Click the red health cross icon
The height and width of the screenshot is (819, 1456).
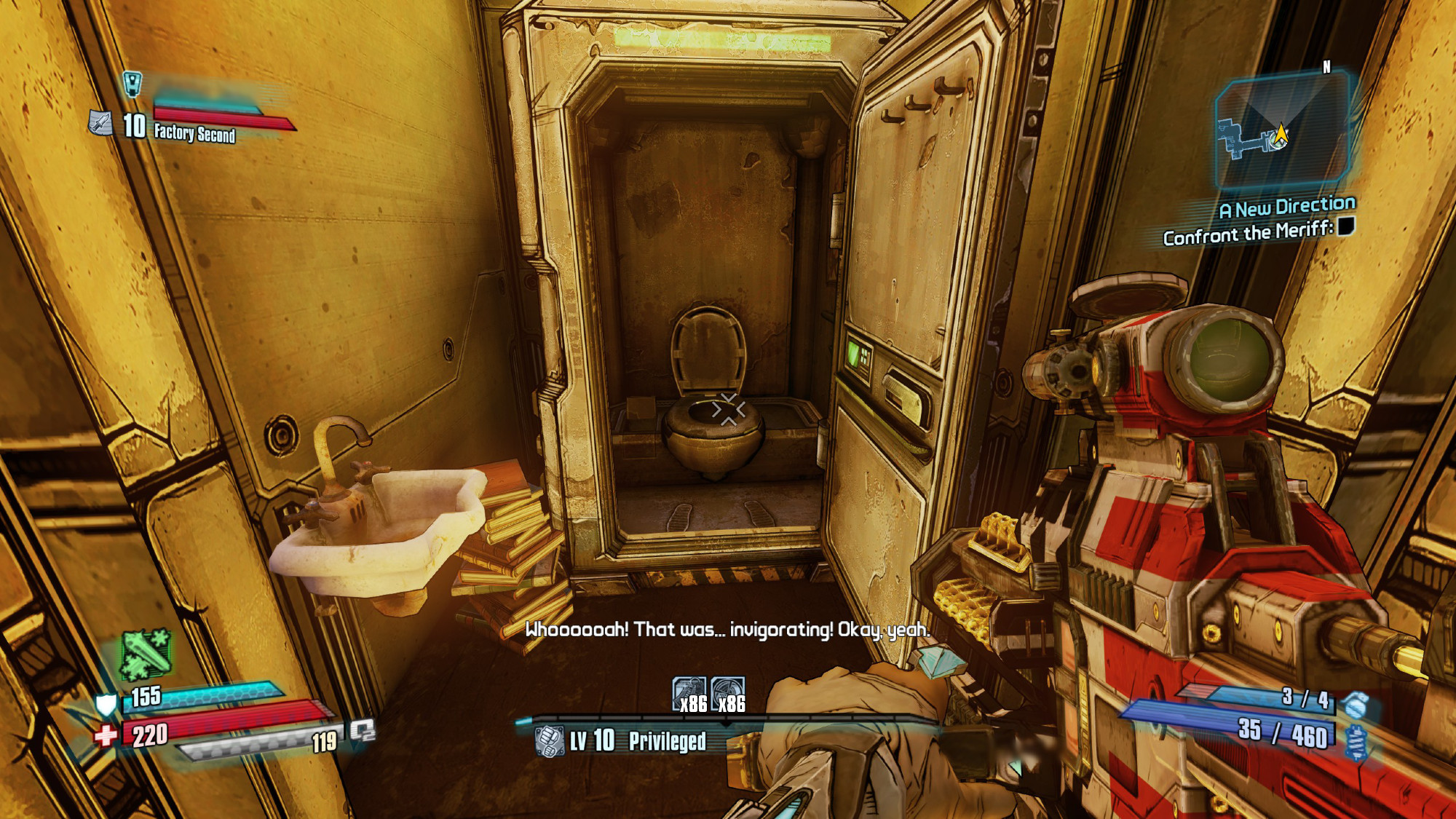pos(106,735)
